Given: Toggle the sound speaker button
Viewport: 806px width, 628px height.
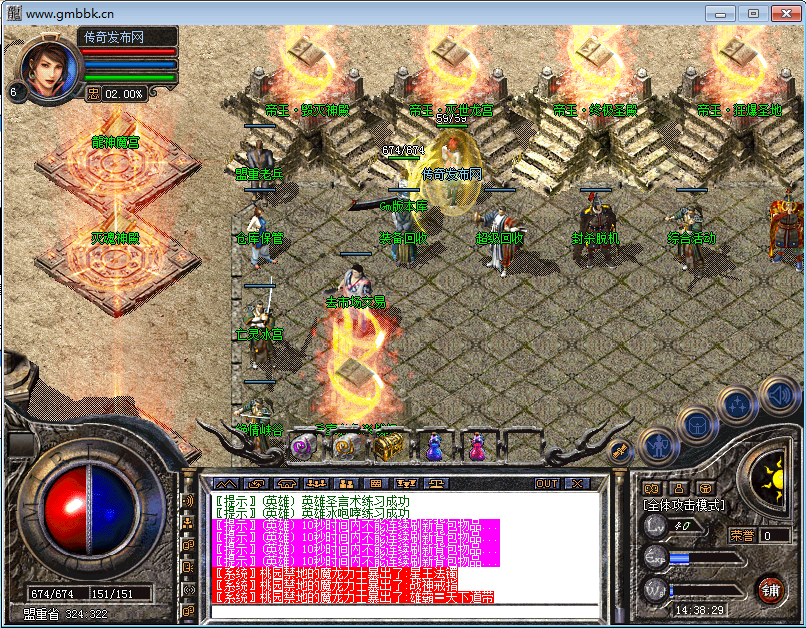Looking at the screenshot, I should tap(778, 394).
